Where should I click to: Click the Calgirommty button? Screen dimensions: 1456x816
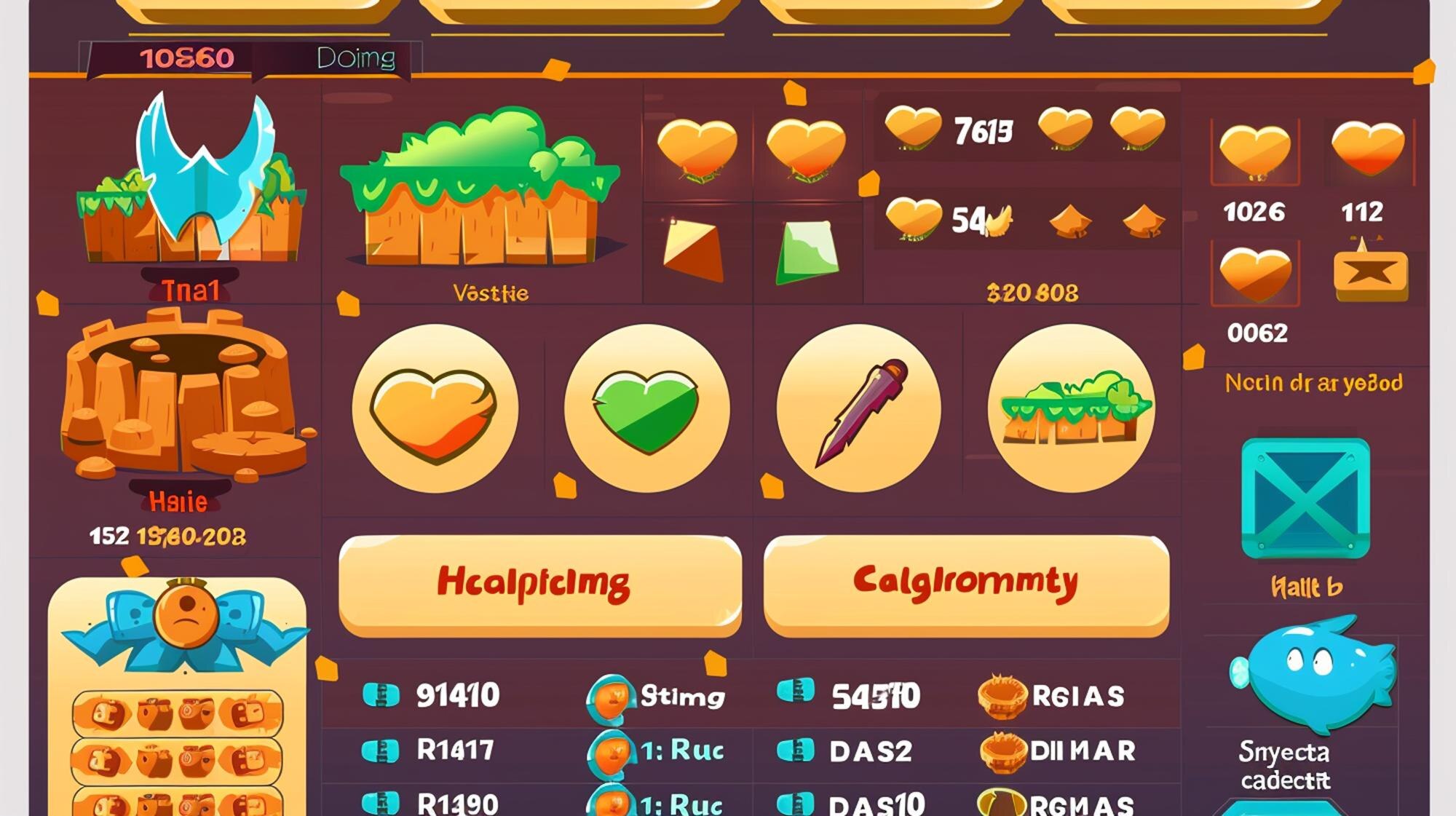[x=966, y=584]
